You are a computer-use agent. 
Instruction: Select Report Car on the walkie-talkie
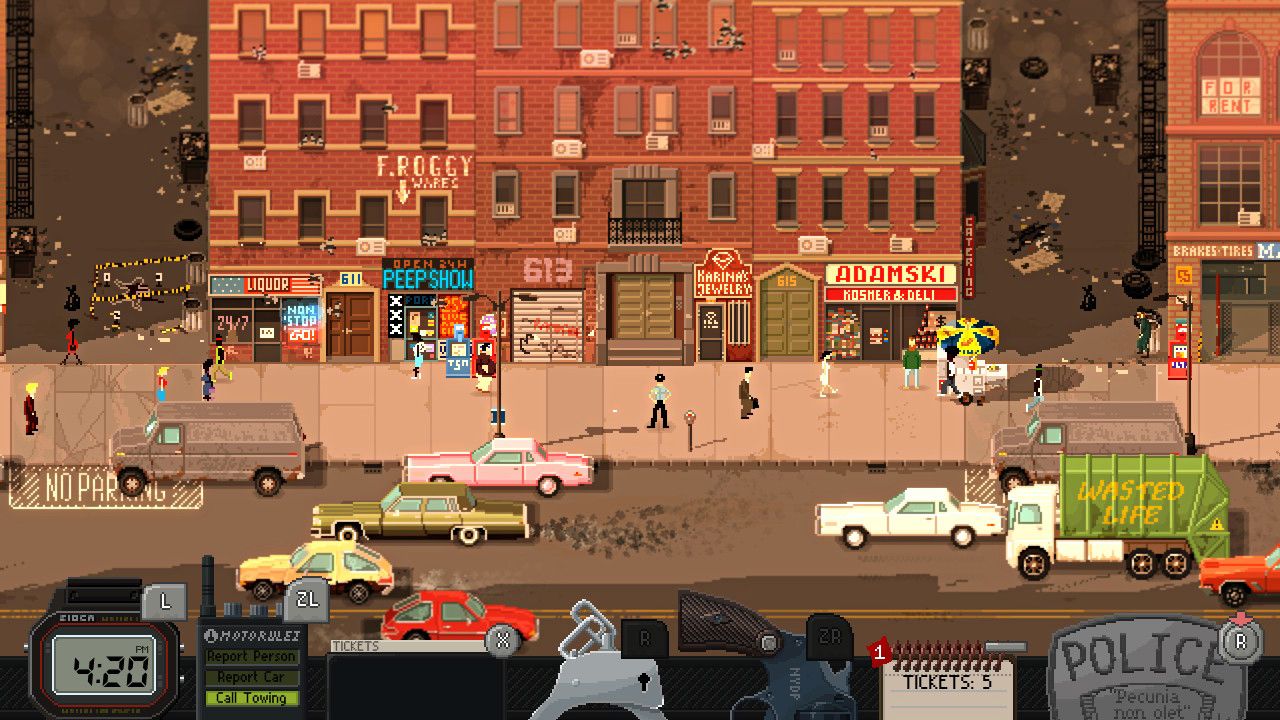253,678
